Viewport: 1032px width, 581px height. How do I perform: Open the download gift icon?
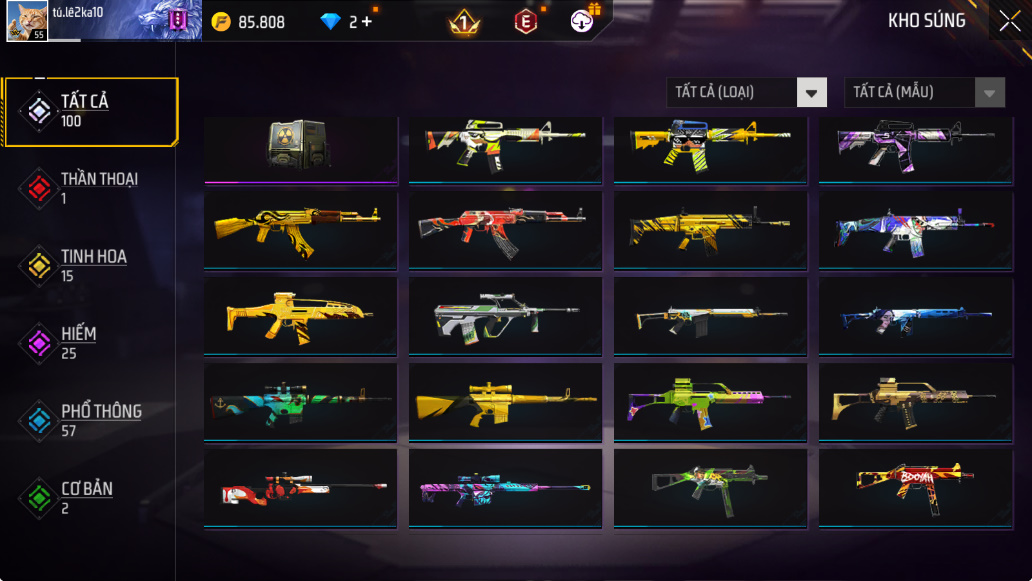(583, 20)
